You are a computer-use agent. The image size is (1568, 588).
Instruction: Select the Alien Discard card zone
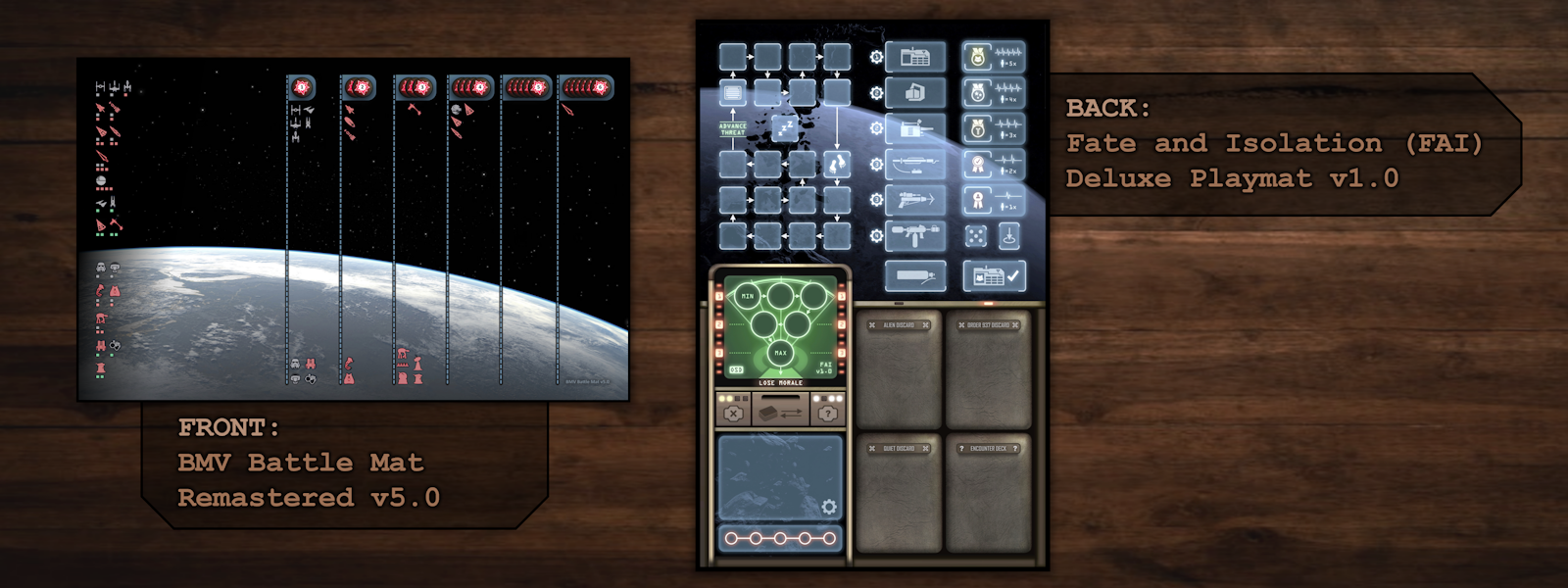coord(899,370)
